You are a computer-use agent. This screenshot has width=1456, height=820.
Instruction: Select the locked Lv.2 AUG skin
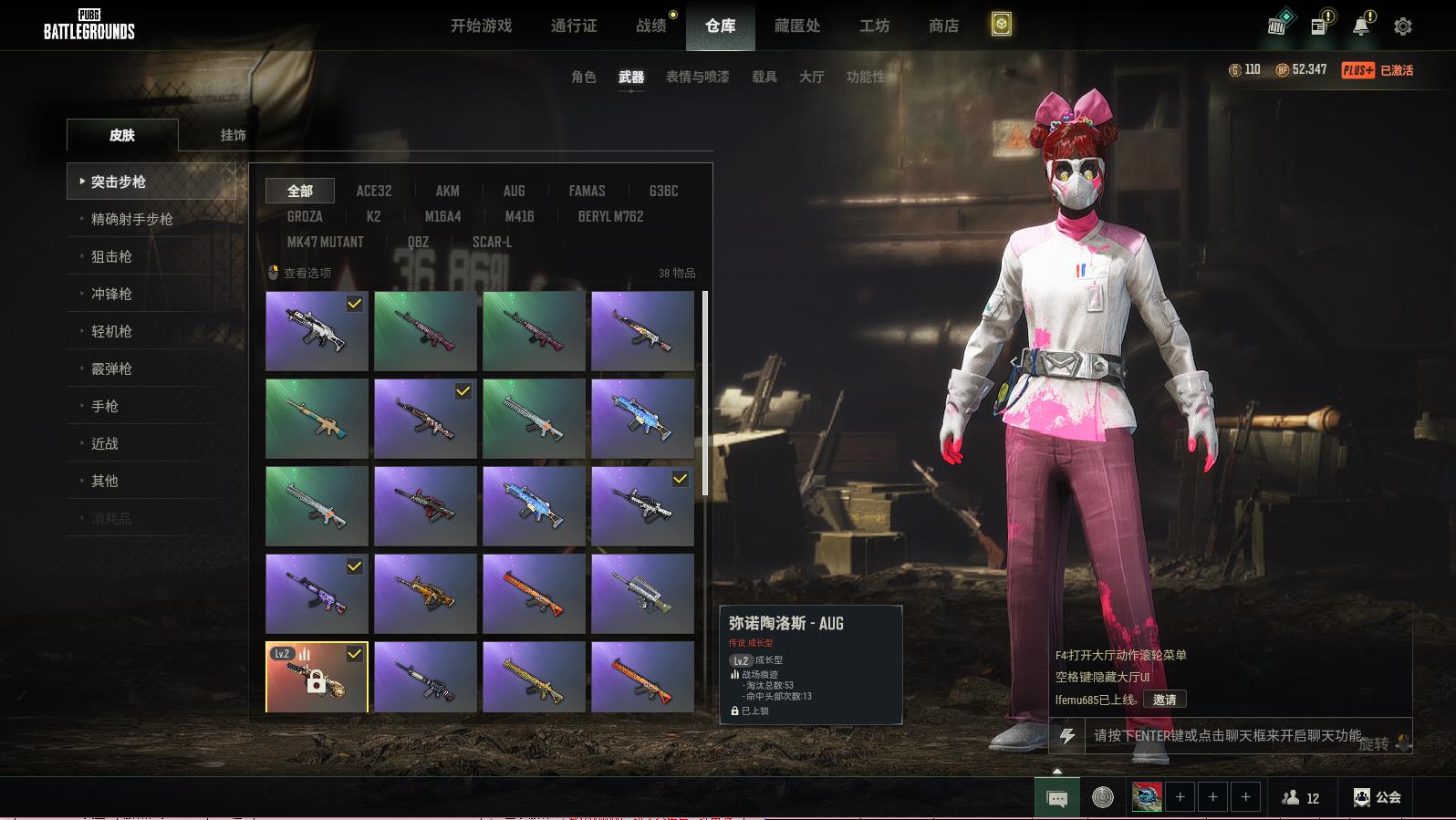pyautogui.click(x=317, y=677)
